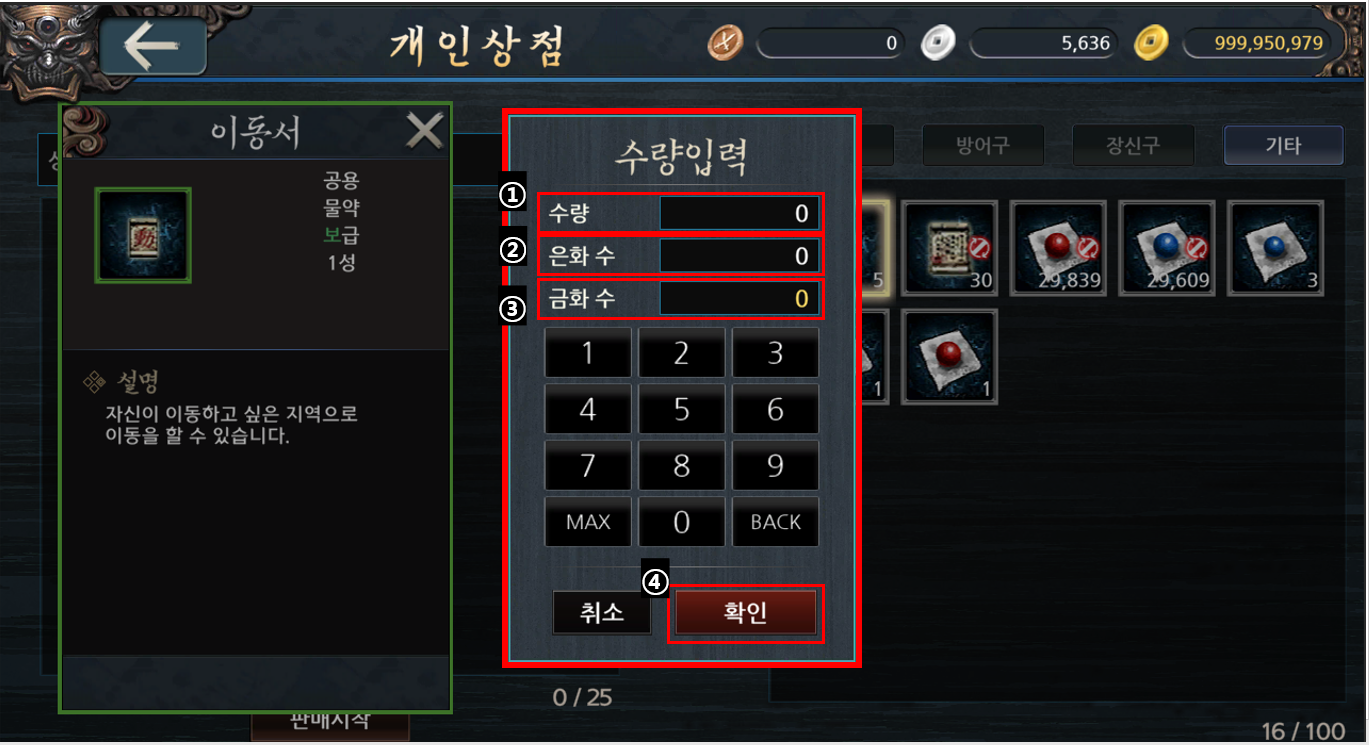Switch to the 기타 tab

click(1283, 145)
